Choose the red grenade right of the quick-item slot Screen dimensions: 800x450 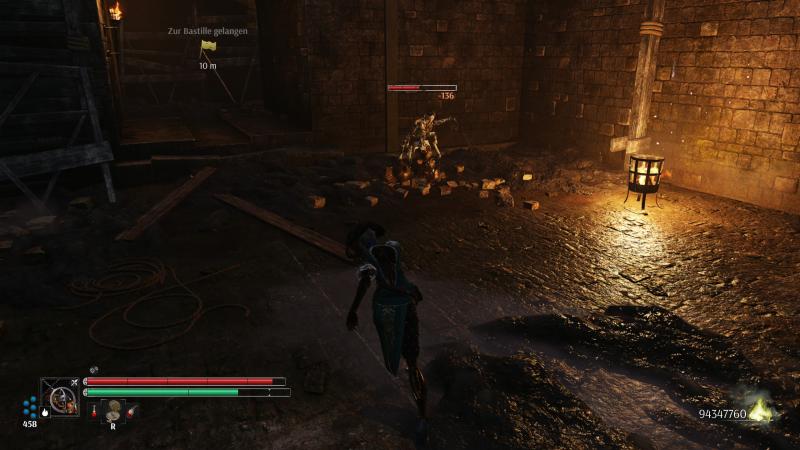click(132, 411)
